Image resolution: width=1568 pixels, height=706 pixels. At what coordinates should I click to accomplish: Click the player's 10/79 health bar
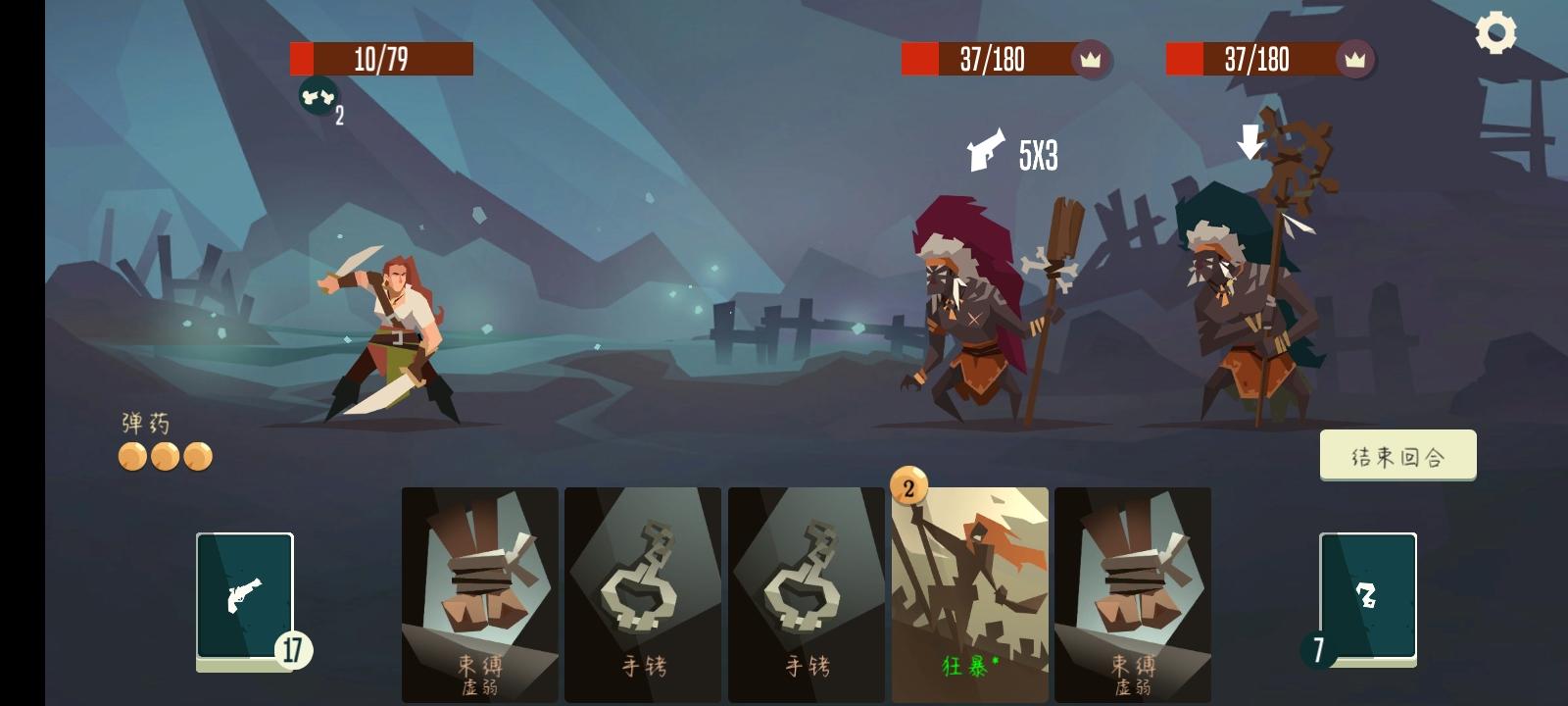381,60
